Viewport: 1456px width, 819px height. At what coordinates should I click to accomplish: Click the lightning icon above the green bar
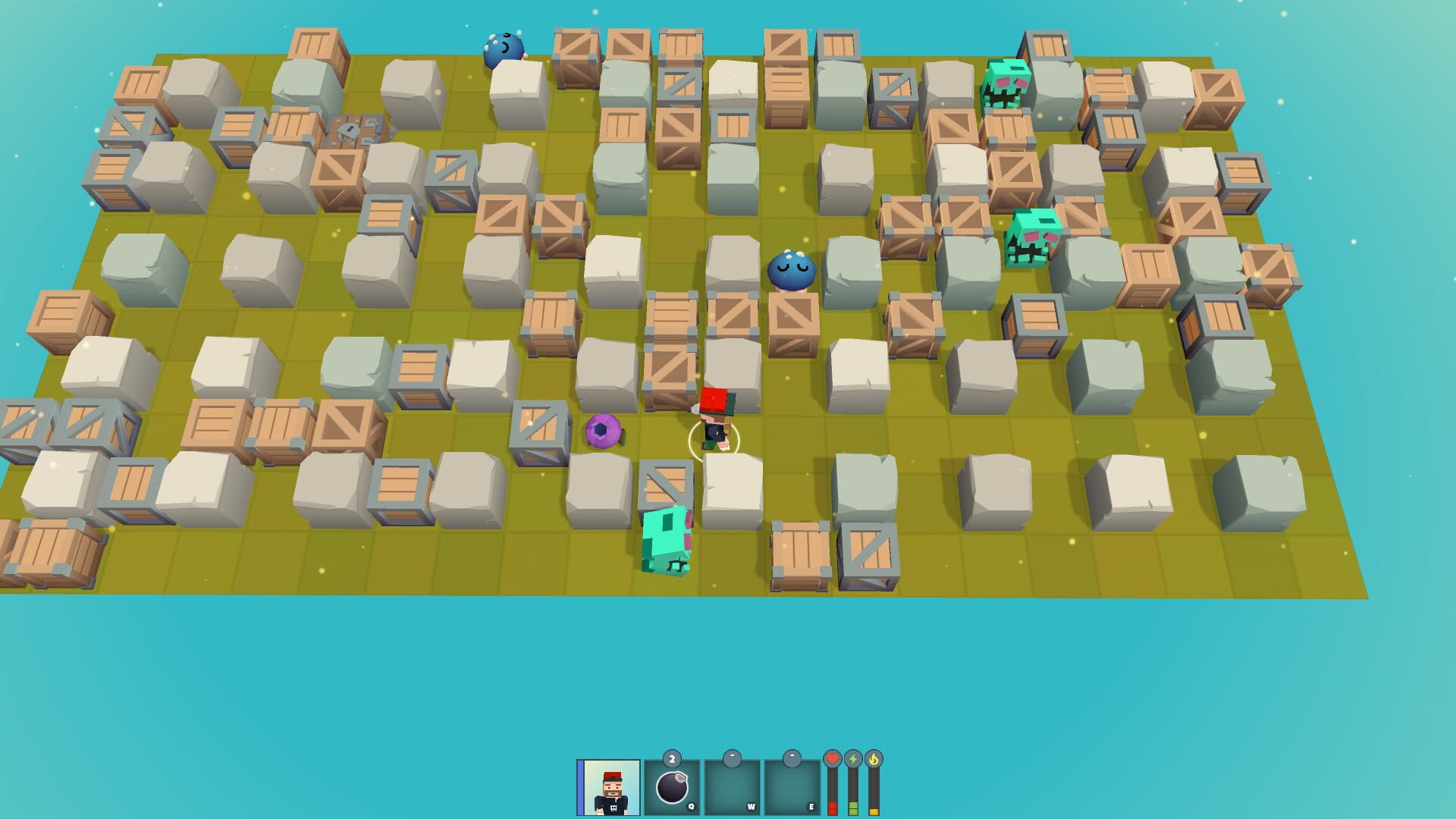[852, 757]
